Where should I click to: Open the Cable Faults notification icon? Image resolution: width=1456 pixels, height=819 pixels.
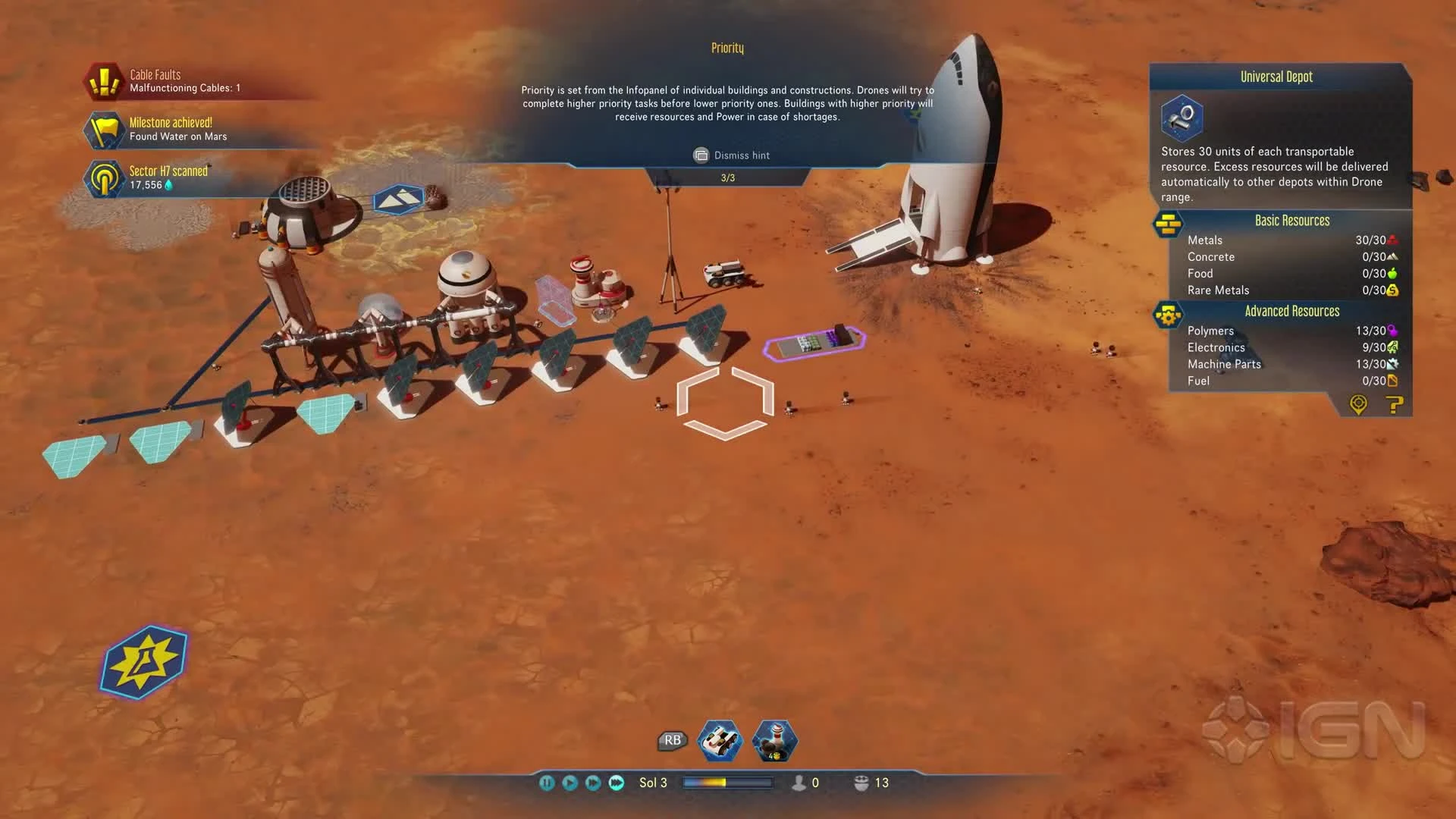tap(102, 80)
